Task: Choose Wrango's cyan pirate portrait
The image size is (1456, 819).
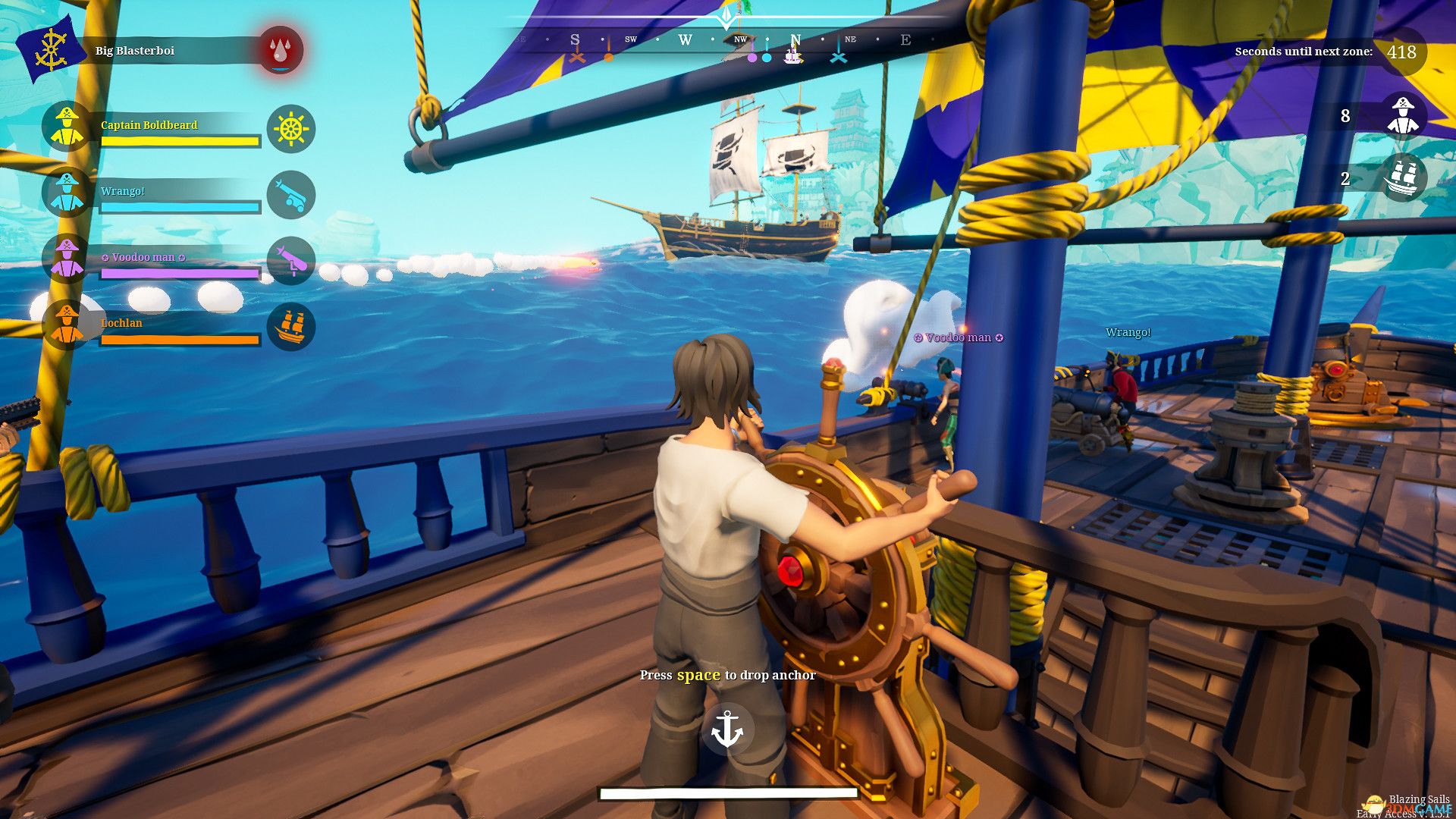Action: (67, 193)
